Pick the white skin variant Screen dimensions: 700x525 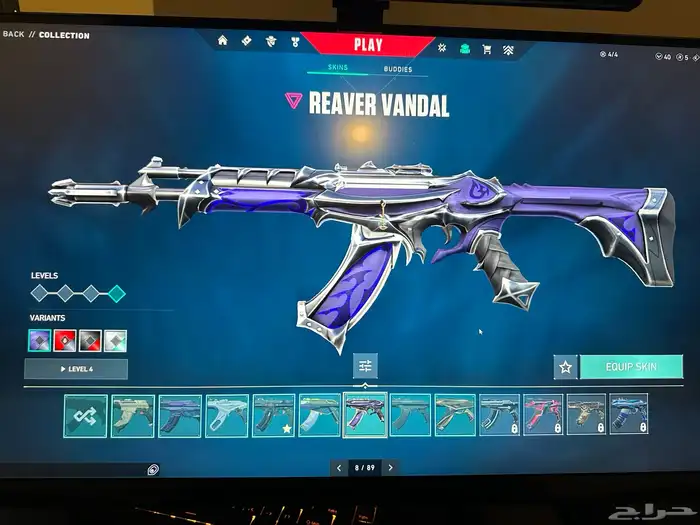tap(115, 341)
